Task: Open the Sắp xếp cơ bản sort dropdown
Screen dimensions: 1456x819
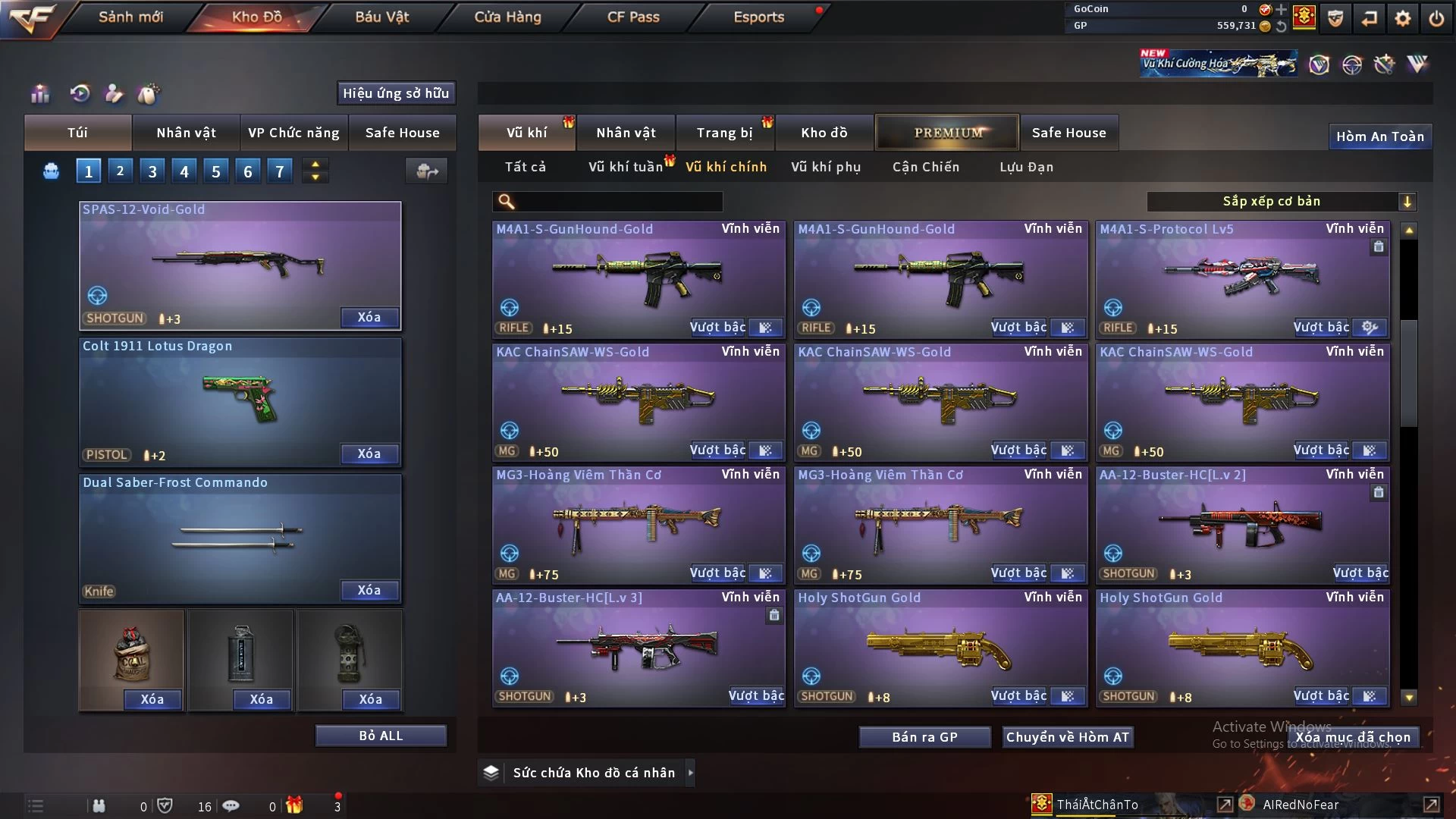Action: click(x=1281, y=202)
